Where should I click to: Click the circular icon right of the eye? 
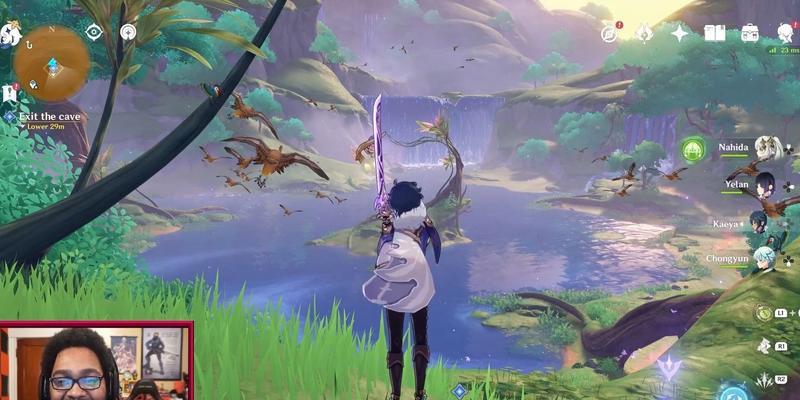(x=128, y=32)
